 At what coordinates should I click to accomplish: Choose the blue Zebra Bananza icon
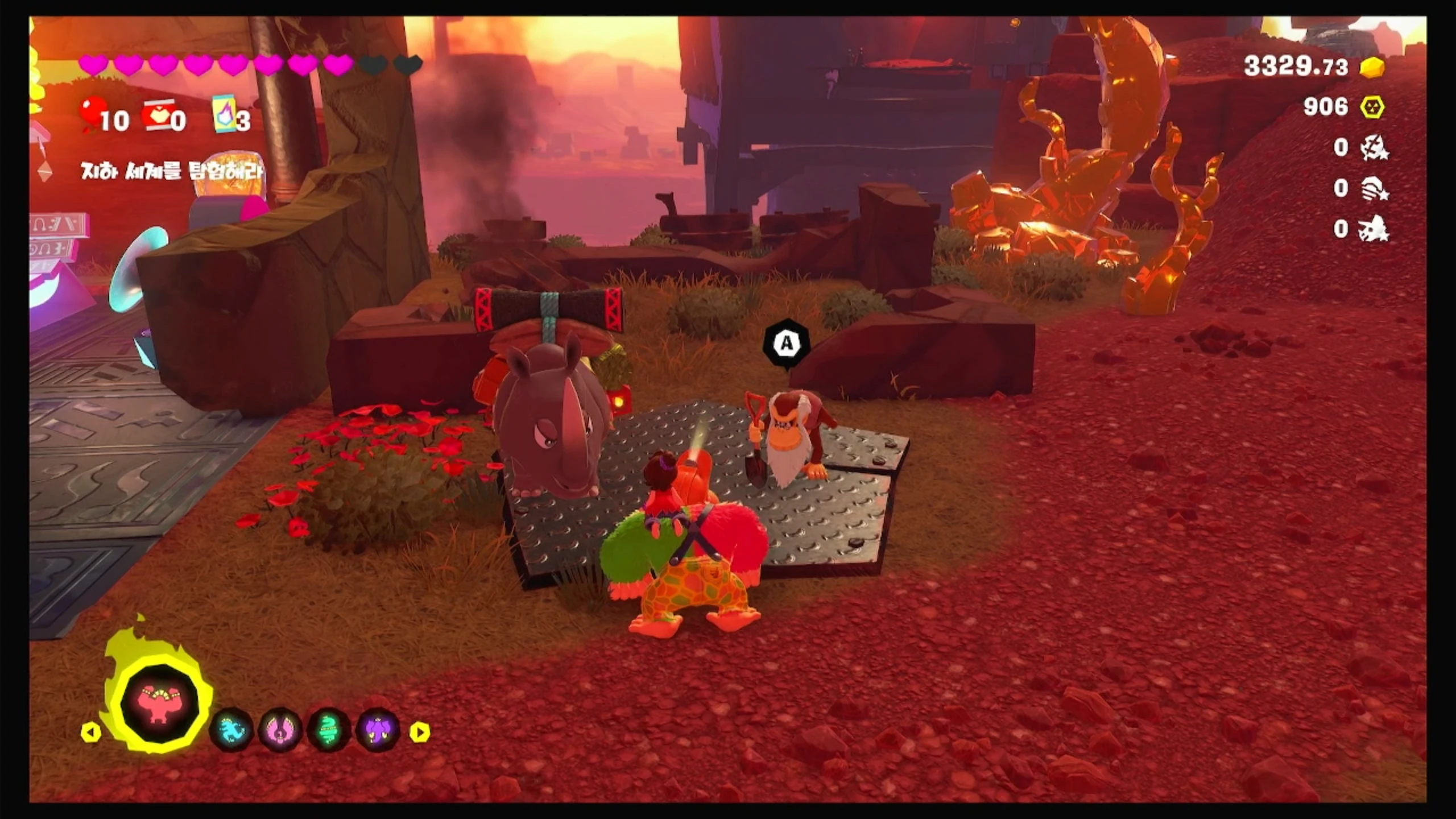tap(231, 730)
